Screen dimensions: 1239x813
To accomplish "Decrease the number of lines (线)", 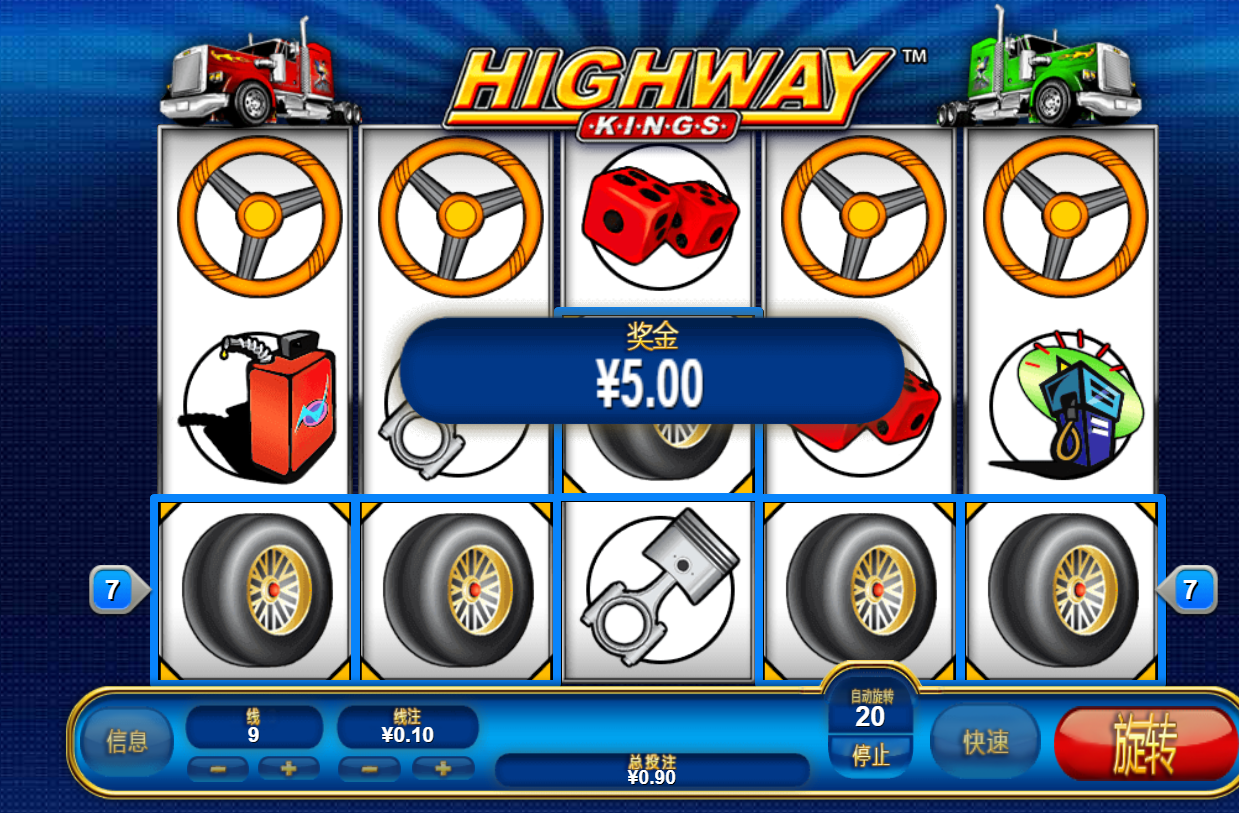I will pos(217,769).
